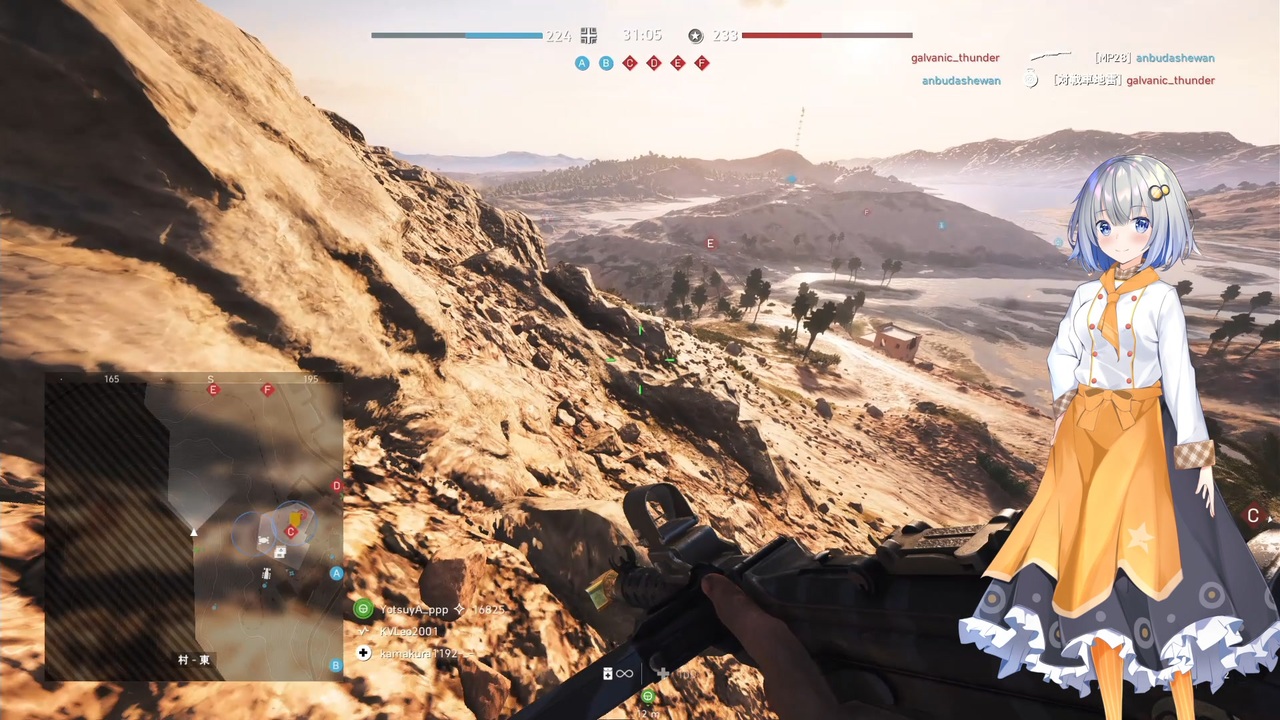1280x720 pixels.
Task: Click the squad points diamond icon showing 16825
Action: (460, 609)
